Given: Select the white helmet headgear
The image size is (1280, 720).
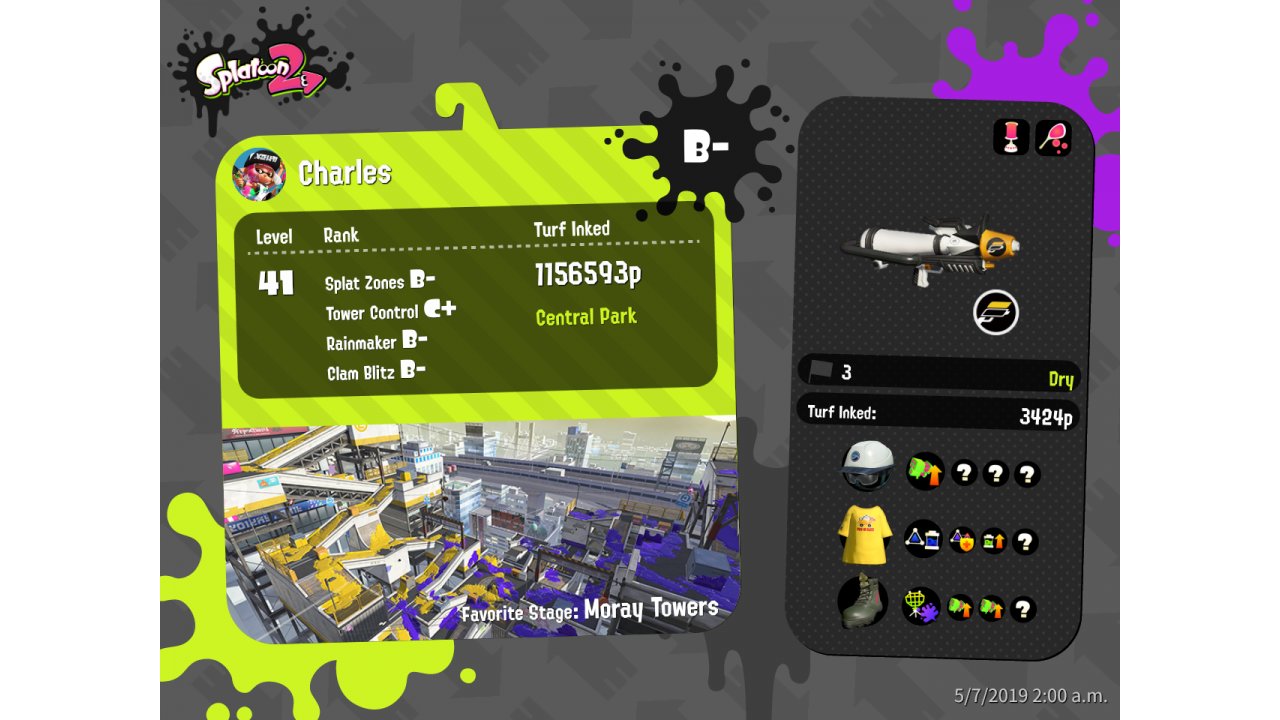Looking at the screenshot, I should point(866,466).
